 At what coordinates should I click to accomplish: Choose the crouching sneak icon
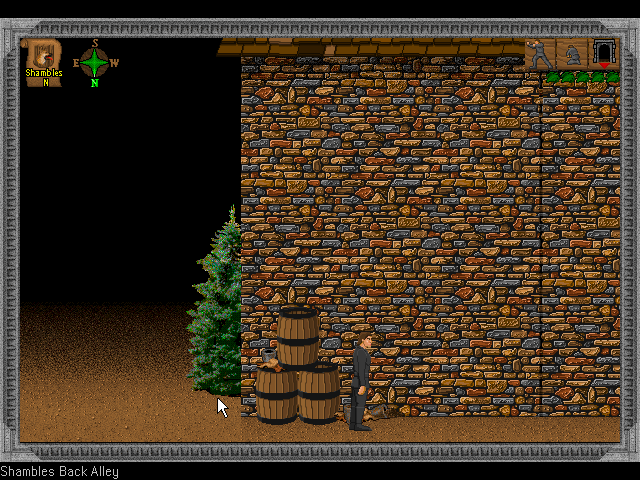click(573, 54)
